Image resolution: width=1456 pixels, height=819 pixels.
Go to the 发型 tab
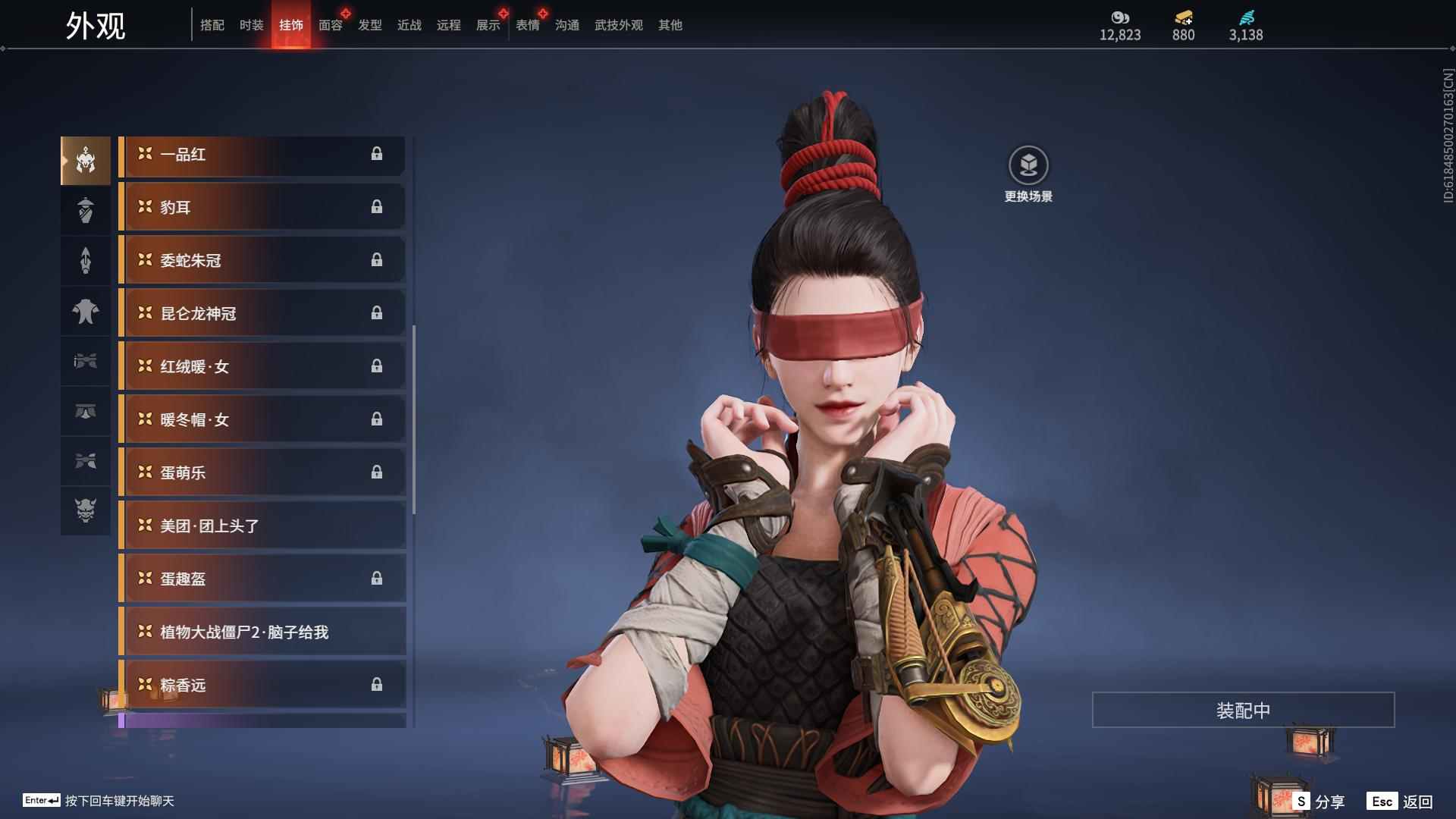pos(369,25)
